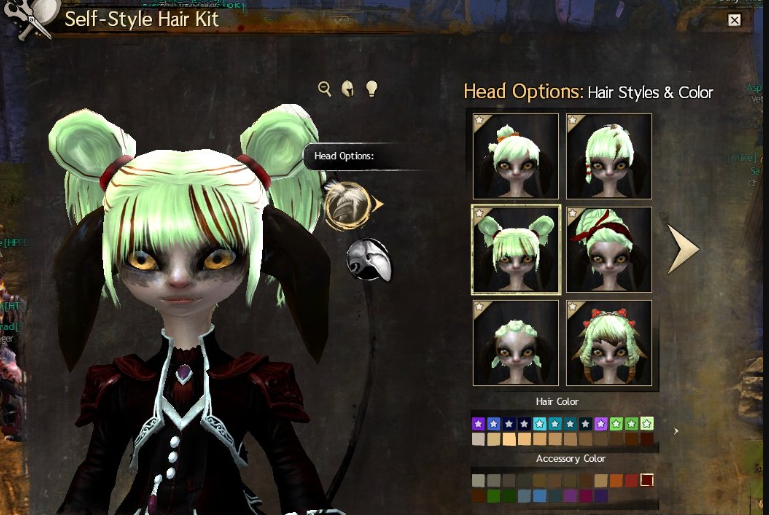Toggle the helmet visibility icon

[348, 89]
